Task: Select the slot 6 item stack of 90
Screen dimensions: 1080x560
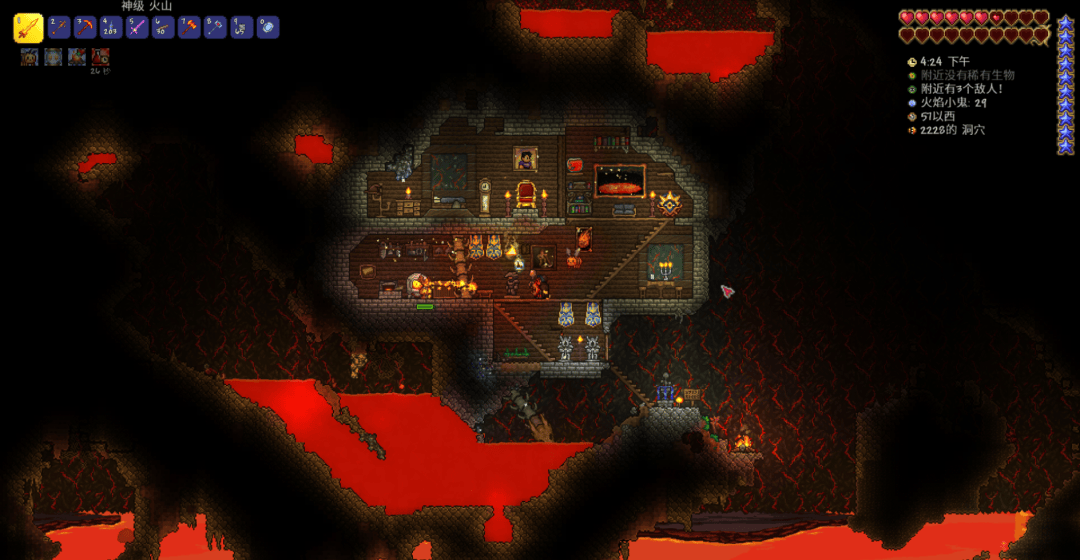Action: (x=164, y=27)
